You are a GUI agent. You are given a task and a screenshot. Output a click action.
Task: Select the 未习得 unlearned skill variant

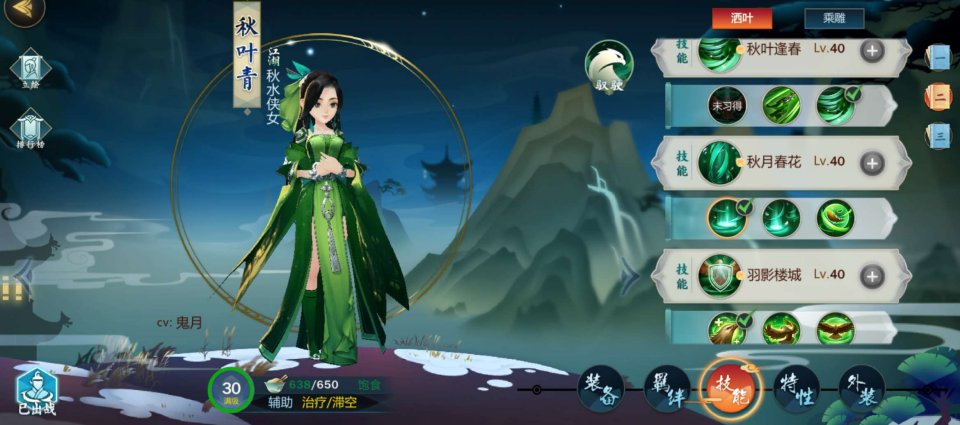(727, 105)
